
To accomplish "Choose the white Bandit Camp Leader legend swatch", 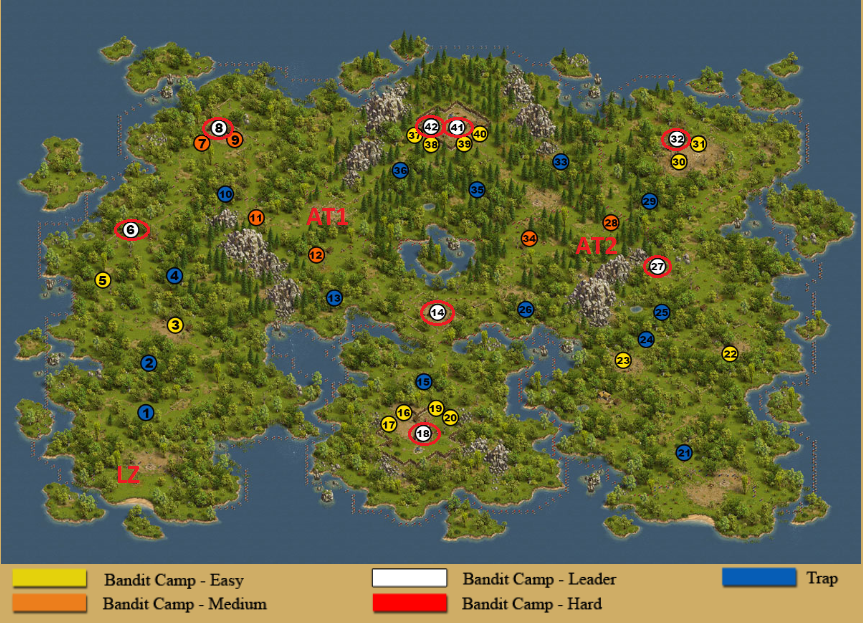I will (x=409, y=578).
